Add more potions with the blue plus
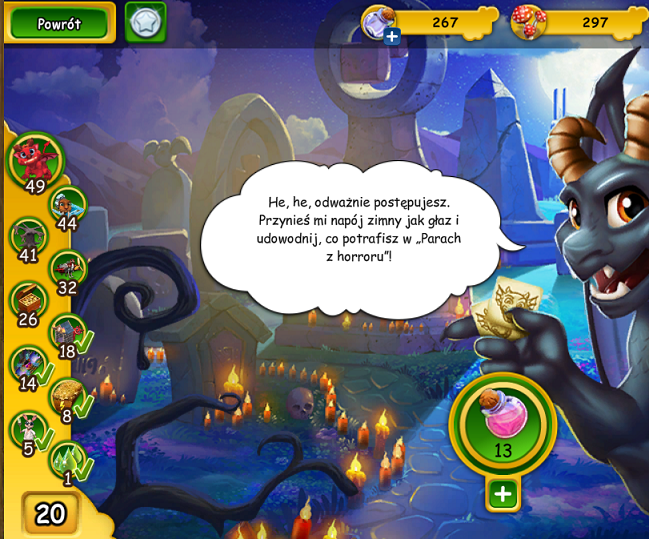Image resolution: width=649 pixels, height=539 pixels. tap(392, 37)
